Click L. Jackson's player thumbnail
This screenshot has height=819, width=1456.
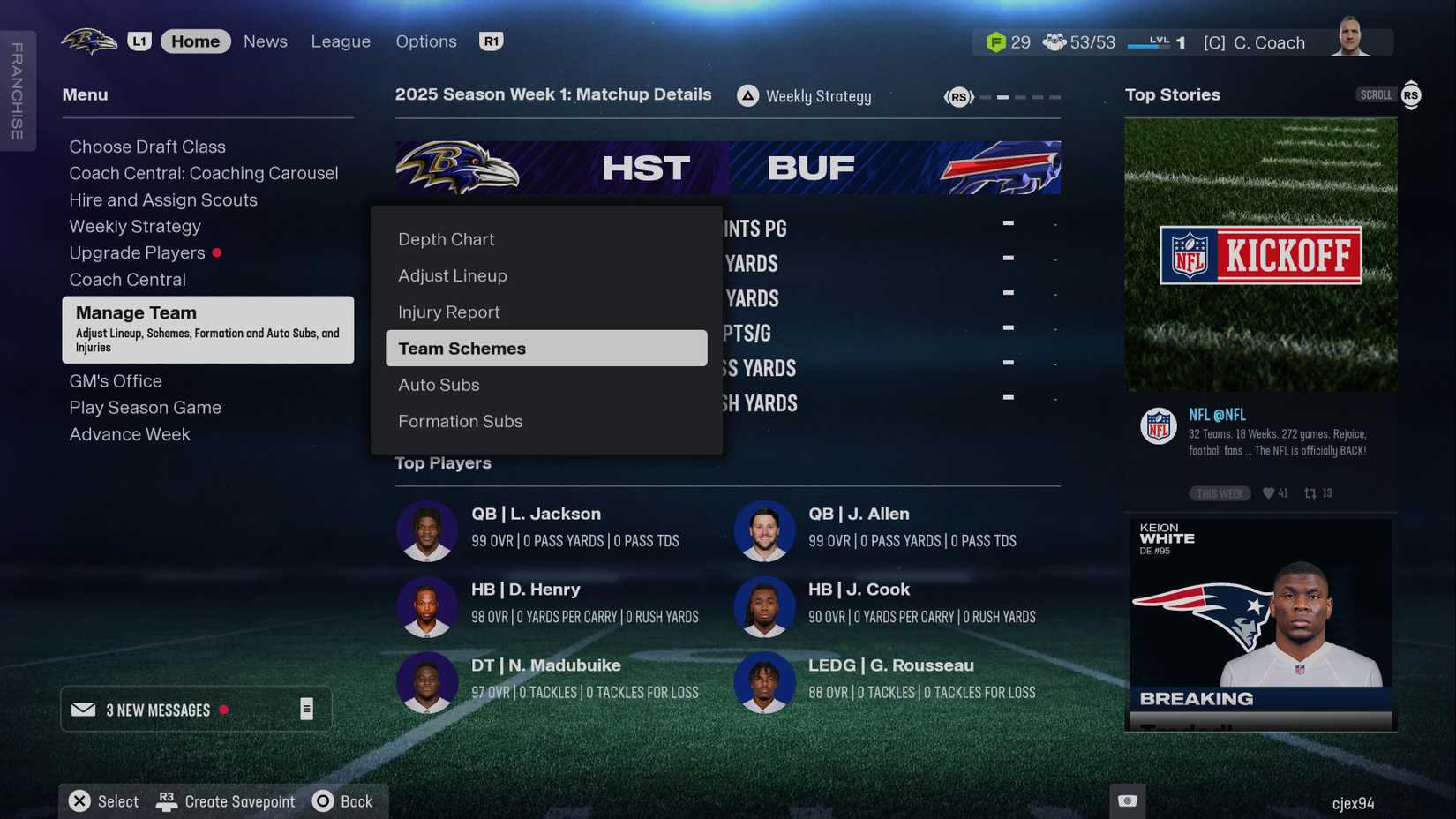click(427, 530)
